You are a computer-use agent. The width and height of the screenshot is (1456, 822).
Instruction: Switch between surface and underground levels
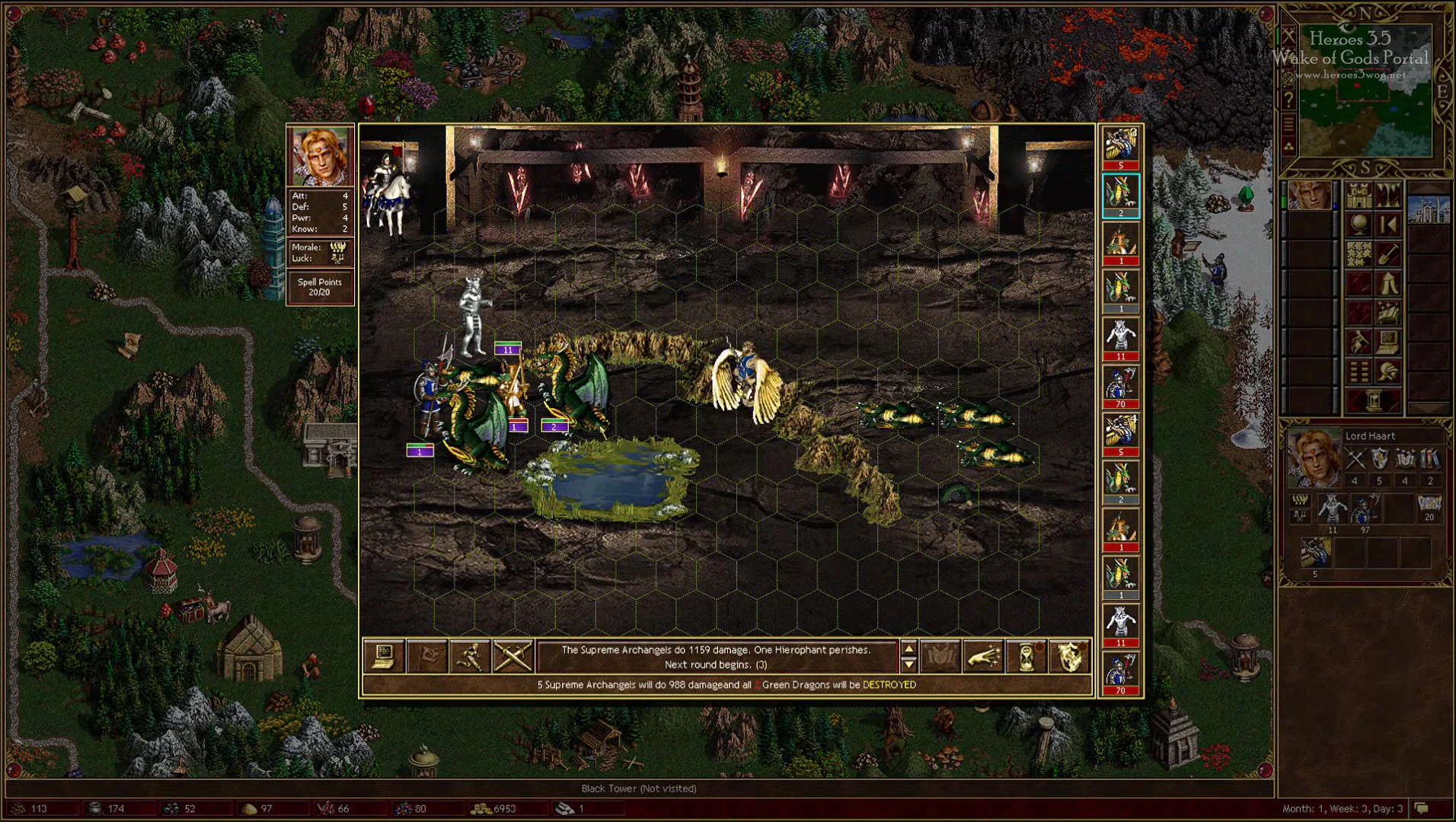point(1387,195)
